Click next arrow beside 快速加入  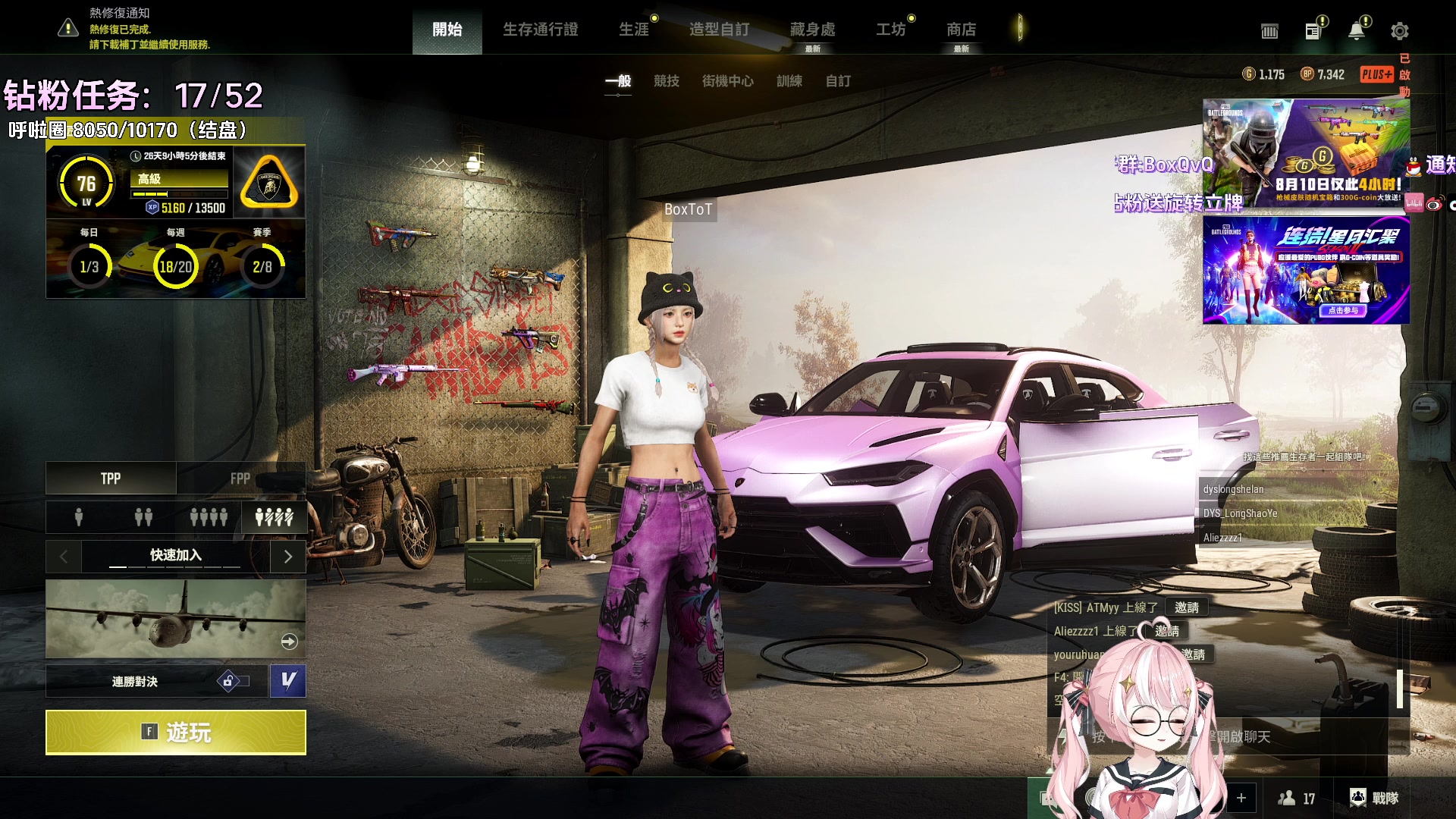click(288, 556)
